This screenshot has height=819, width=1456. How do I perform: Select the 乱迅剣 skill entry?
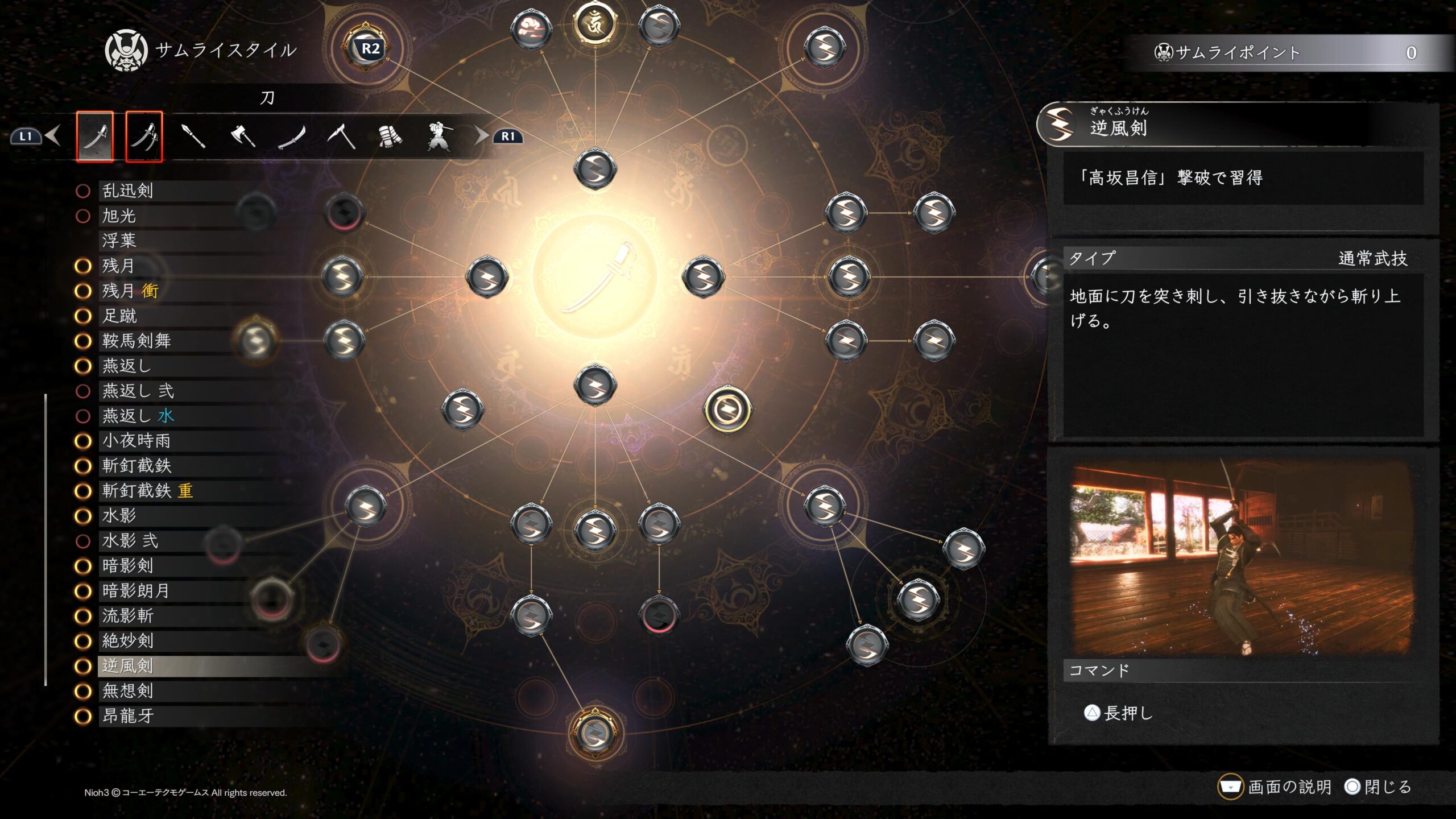point(127,191)
